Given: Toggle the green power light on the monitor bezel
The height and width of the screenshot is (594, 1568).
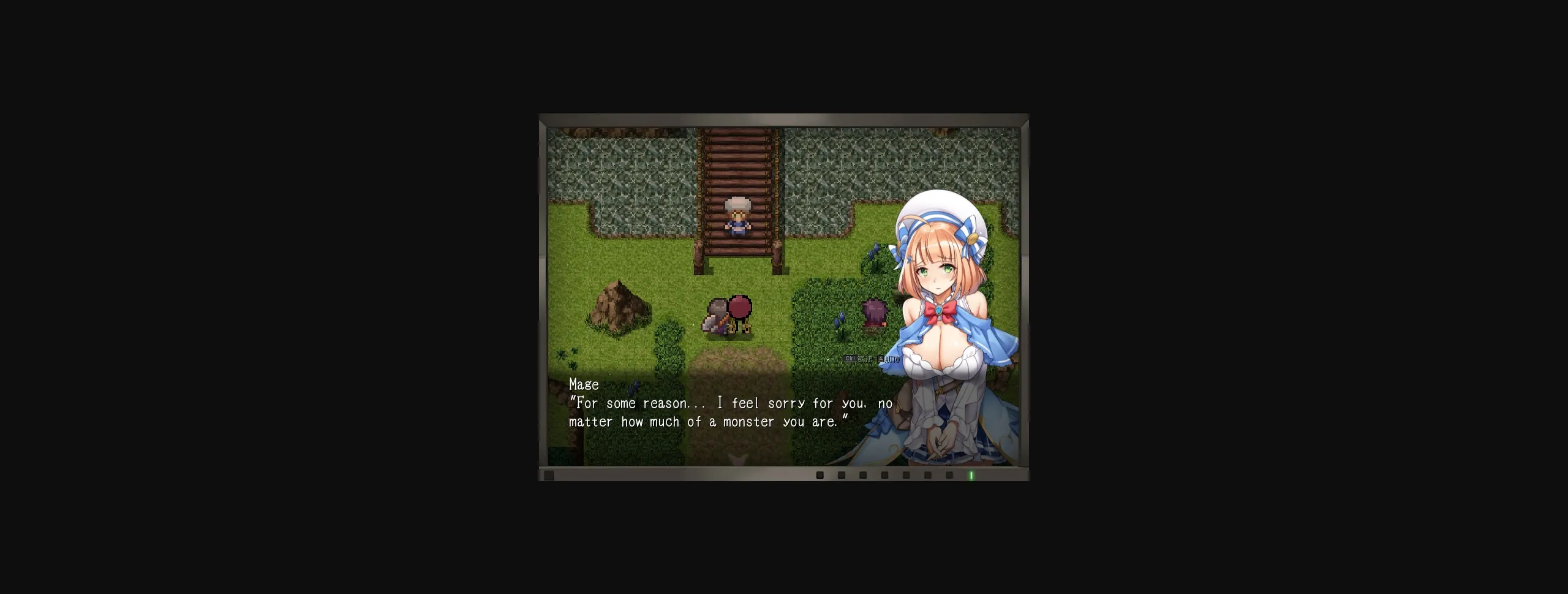Looking at the screenshot, I should click(971, 475).
